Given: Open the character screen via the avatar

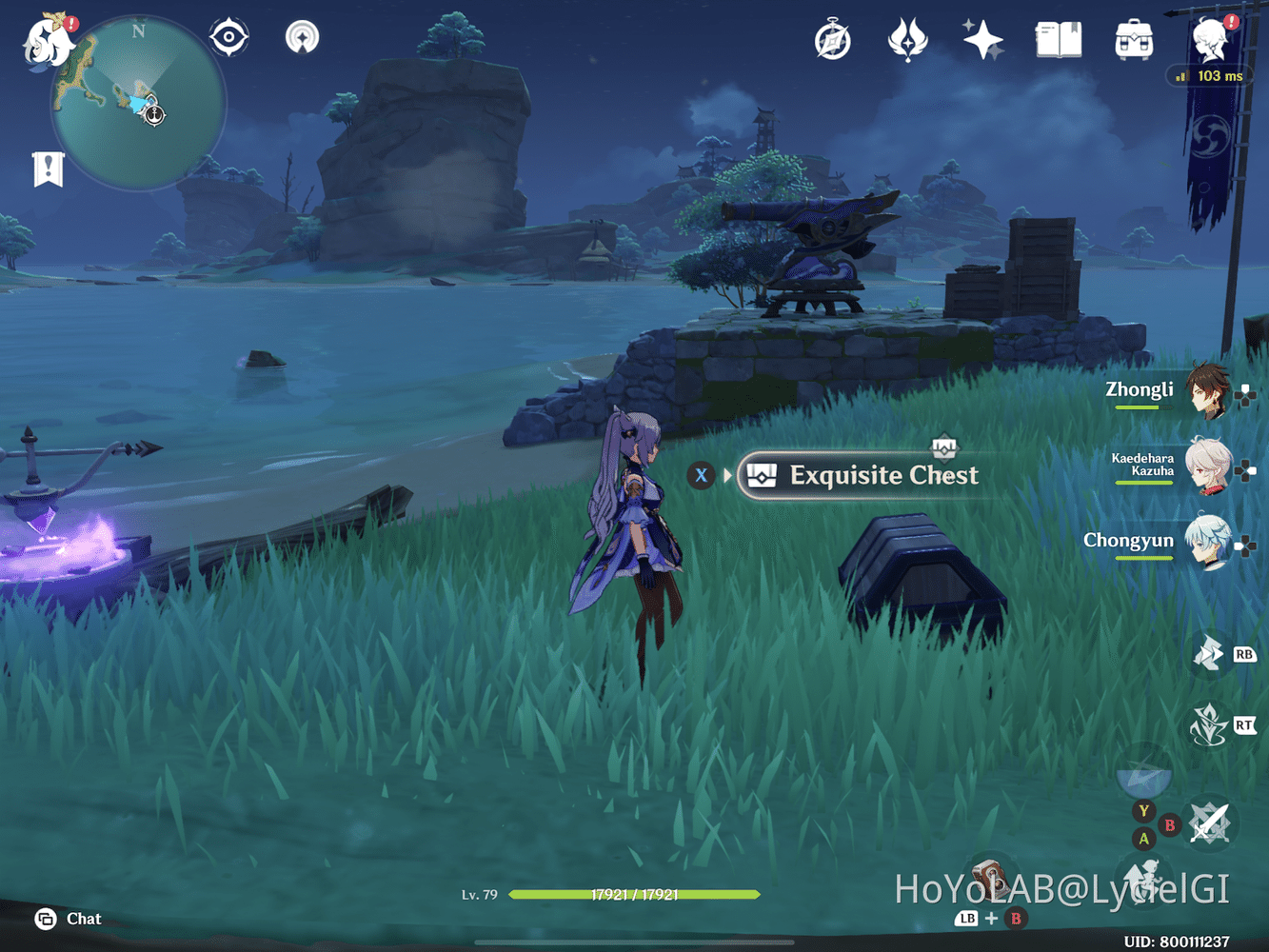Looking at the screenshot, I should [x=1207, y=39].
